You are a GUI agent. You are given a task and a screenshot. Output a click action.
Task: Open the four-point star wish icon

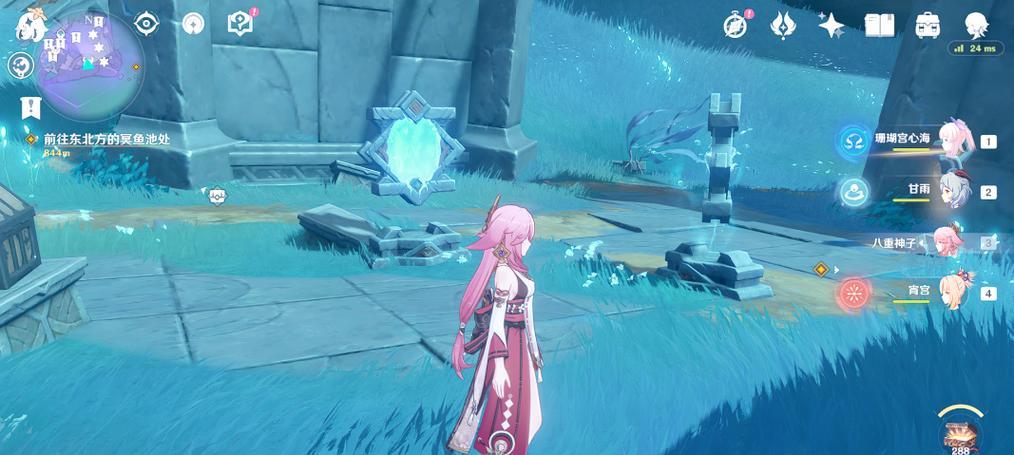[x=831, y=26]
